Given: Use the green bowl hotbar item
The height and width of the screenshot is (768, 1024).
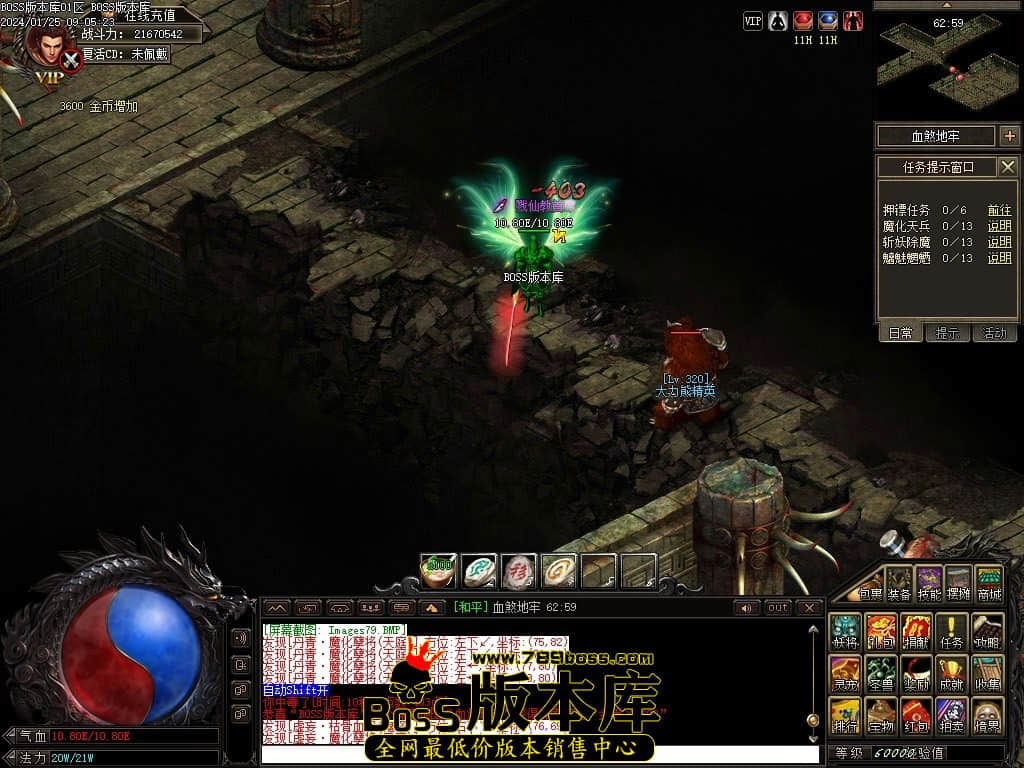Looking at the screenshot, I should pyautogui.click(x=438, y=571).
